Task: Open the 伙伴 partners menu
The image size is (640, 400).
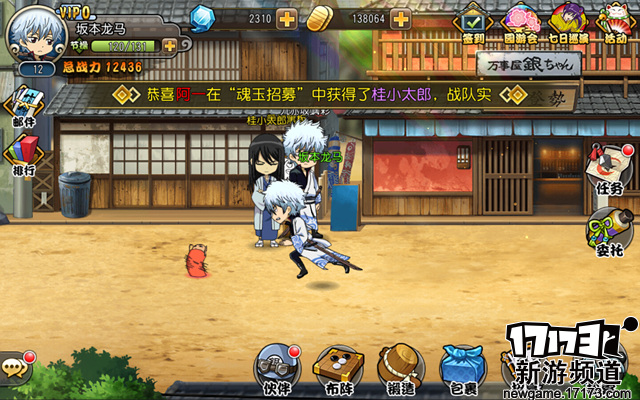Action: coord(277,368)
